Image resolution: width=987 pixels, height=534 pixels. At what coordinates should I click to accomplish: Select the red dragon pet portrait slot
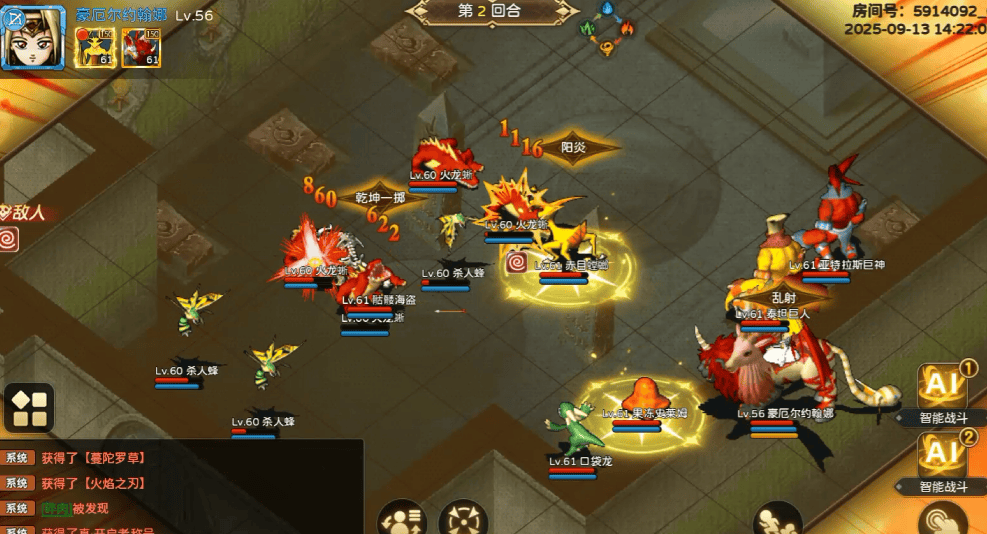coord(141,47)
